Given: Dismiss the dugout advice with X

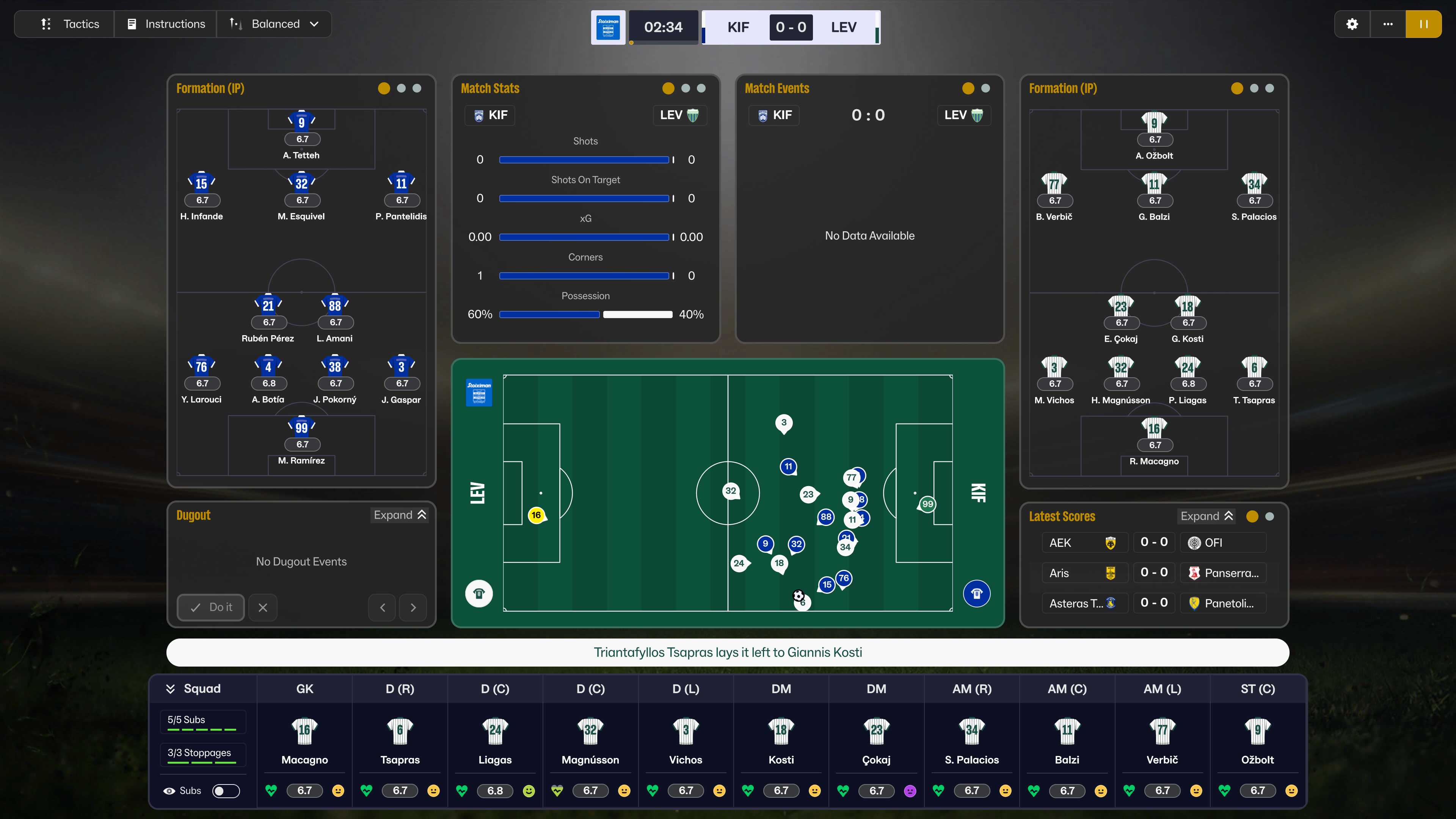Looking at the screenshot, I should pos(263,607).
